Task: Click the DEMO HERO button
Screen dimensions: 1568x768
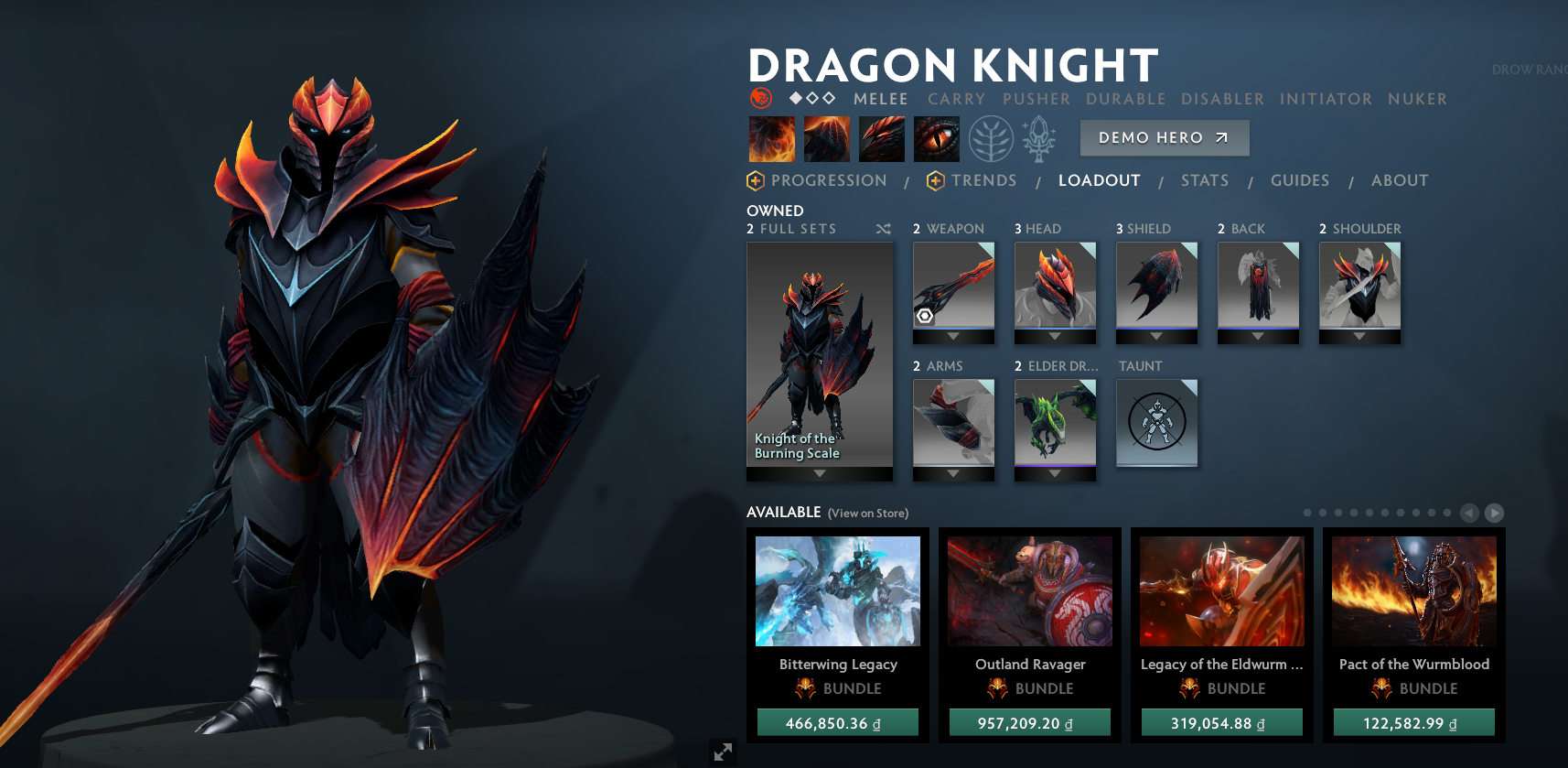Action: [1164, 137]
